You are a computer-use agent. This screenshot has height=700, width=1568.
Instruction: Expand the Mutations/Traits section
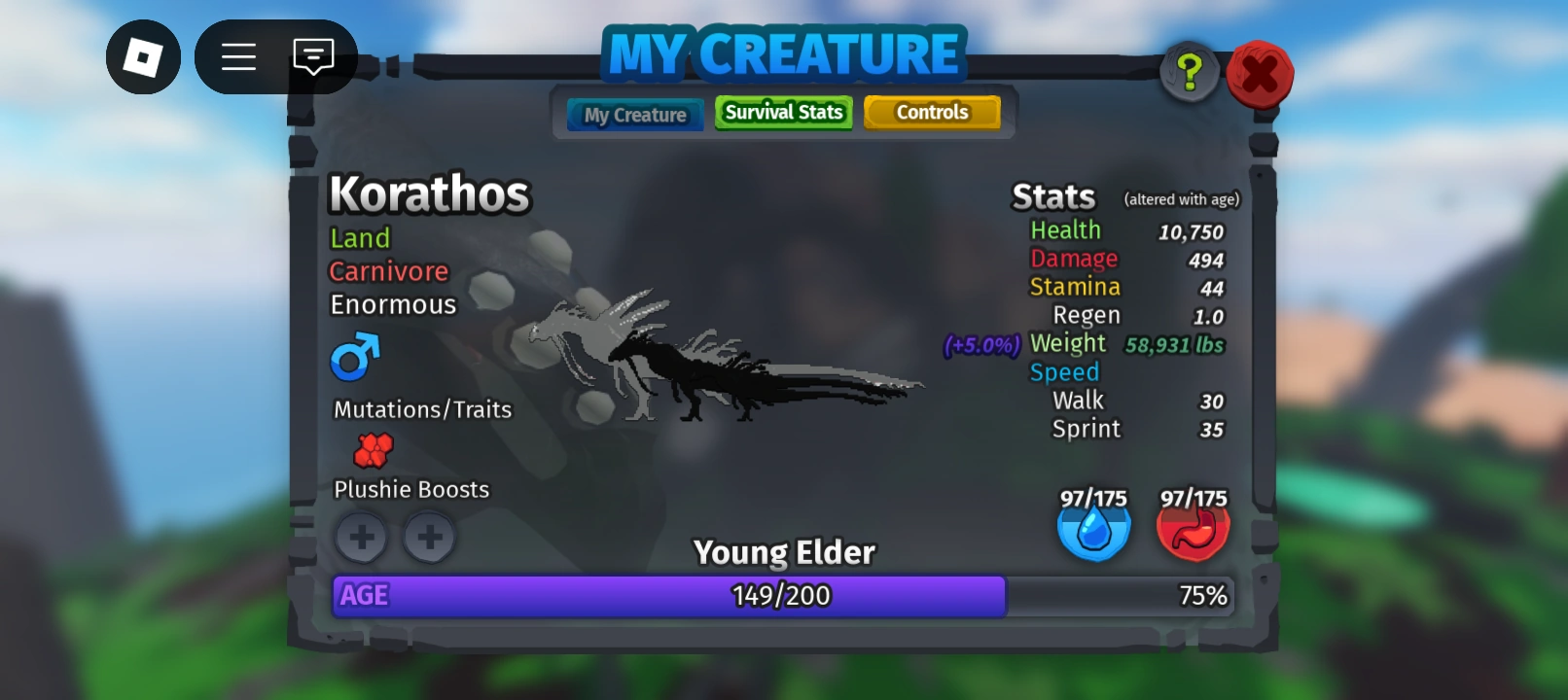pos(420,409)
